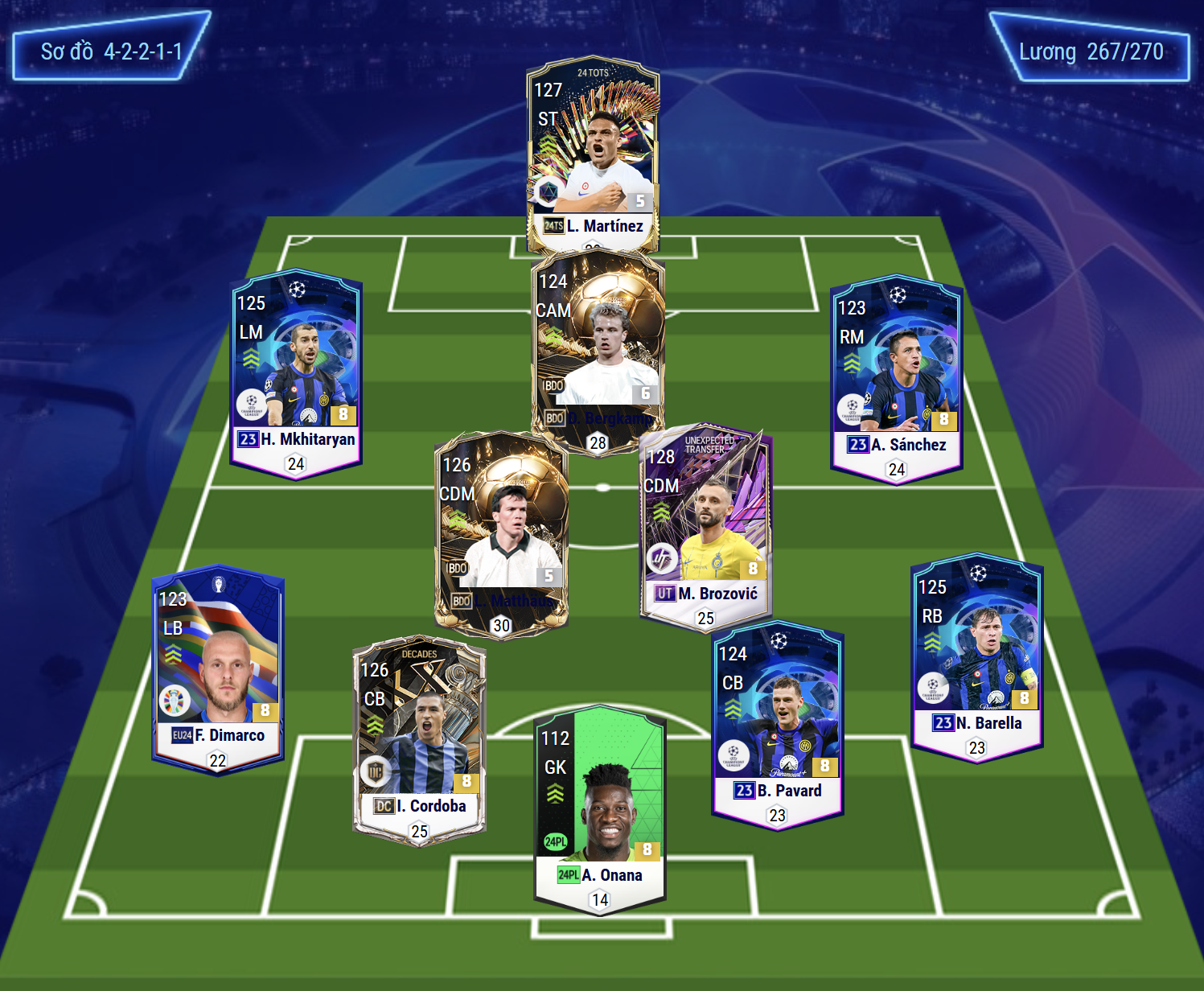Click the I. Cordoba centre back card
This screenshot has width=1204, height=991.
tap(419, 738)
